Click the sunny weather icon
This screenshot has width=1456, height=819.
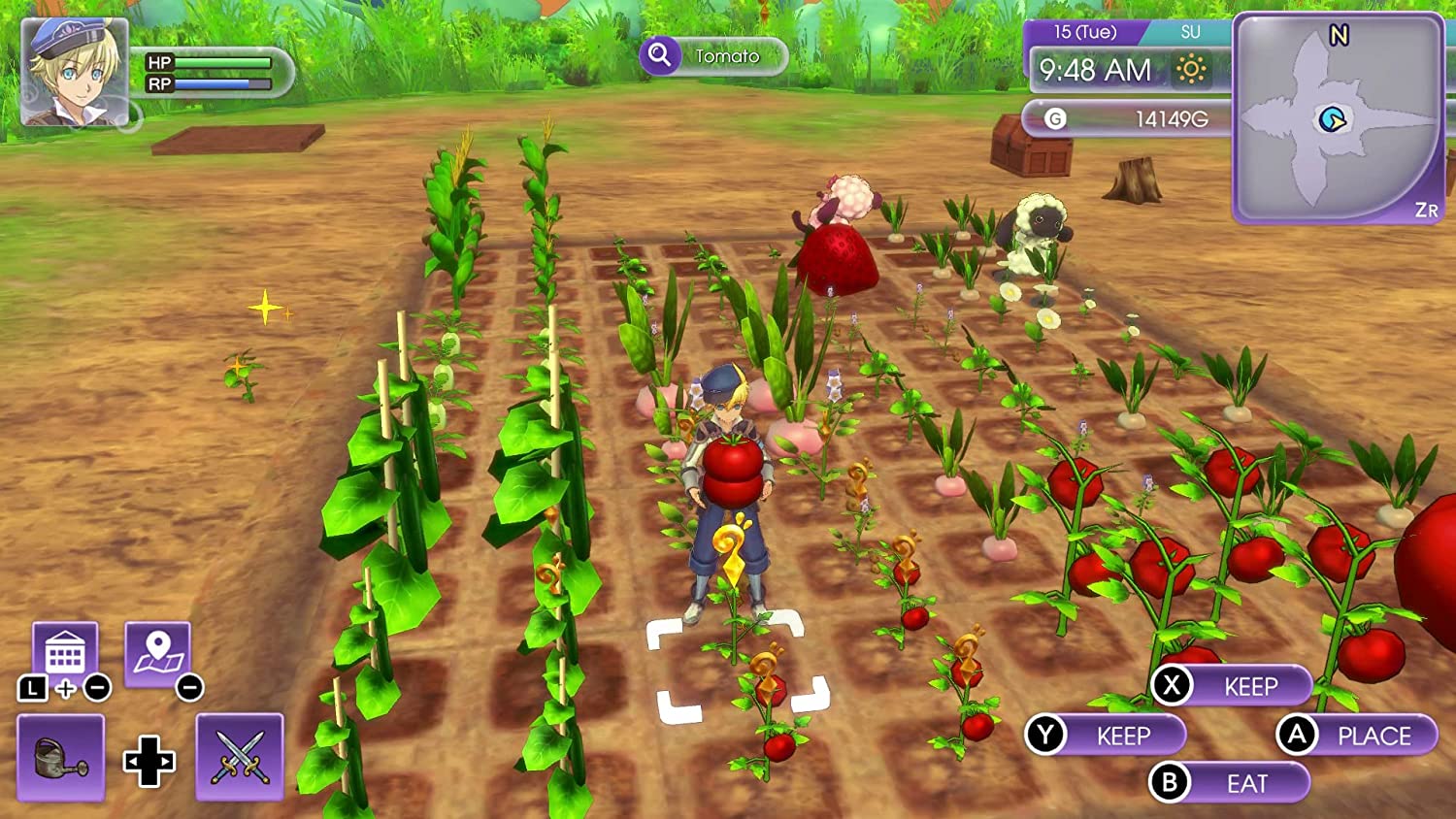click(x=1193, y=71)
